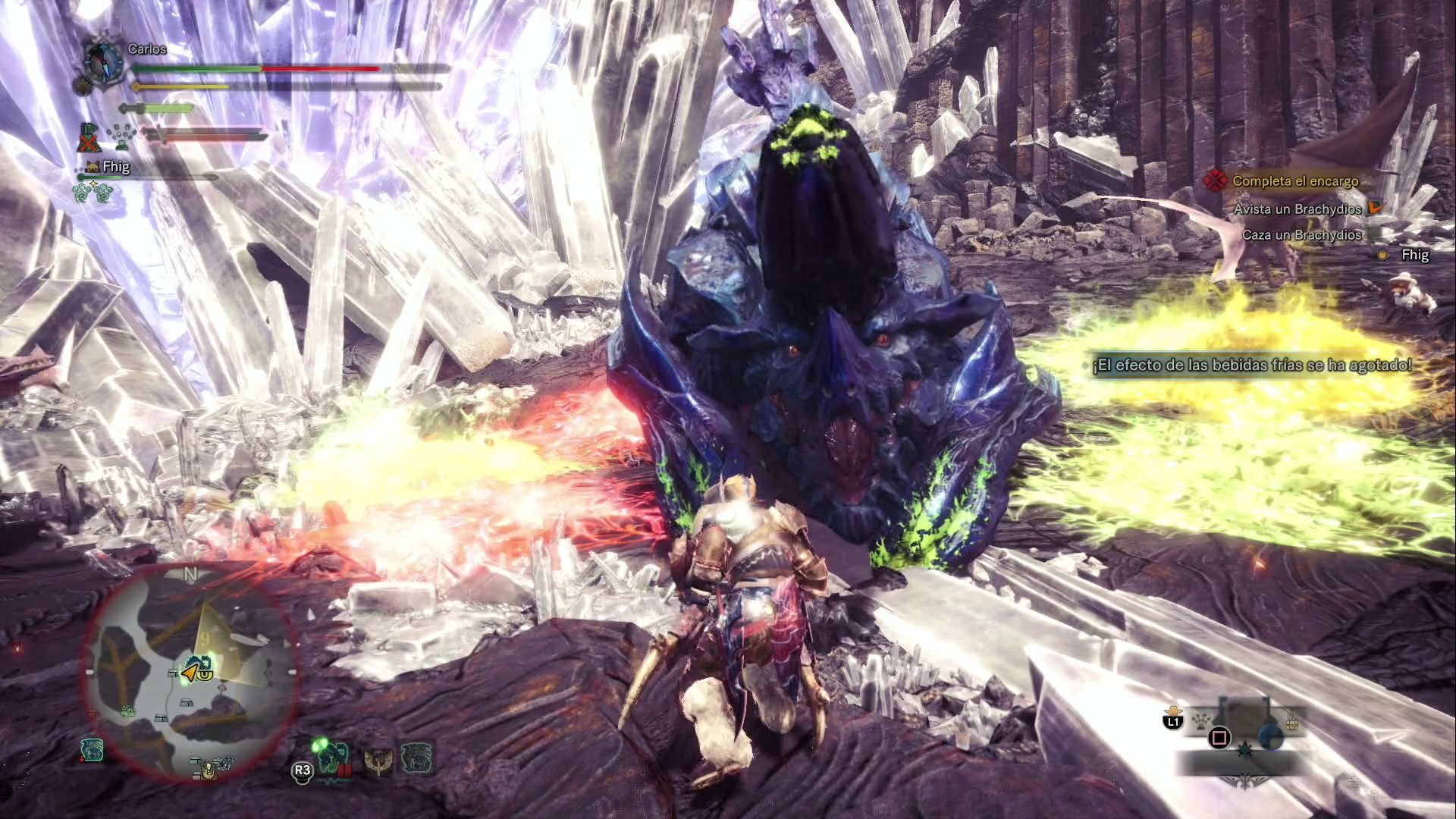This screenshot has height=819, width=1456.
Task: Click the Brachydios target icon beside the heartbeat line
Action: coord(334,757)
